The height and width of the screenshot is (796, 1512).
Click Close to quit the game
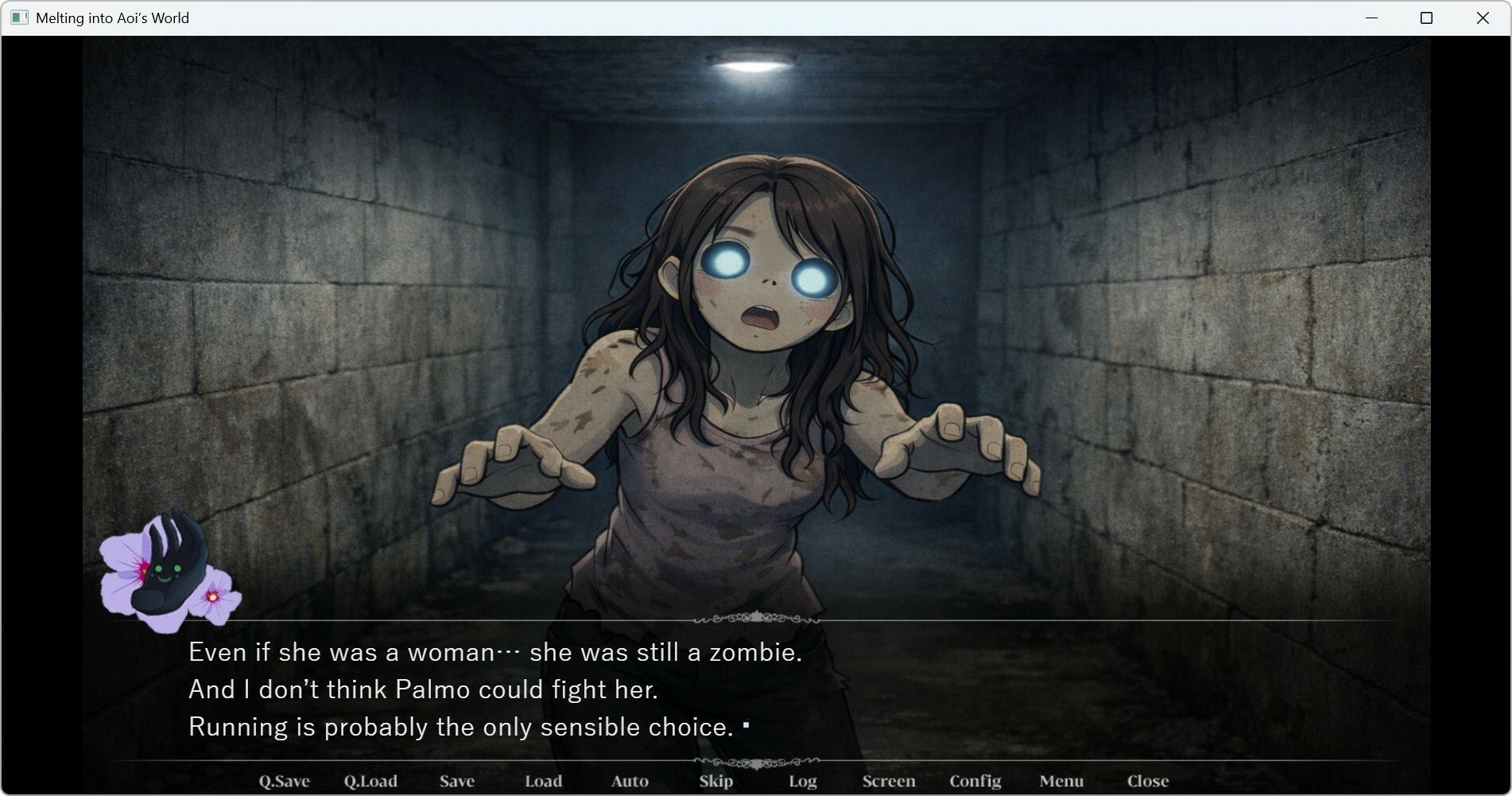1147,781
